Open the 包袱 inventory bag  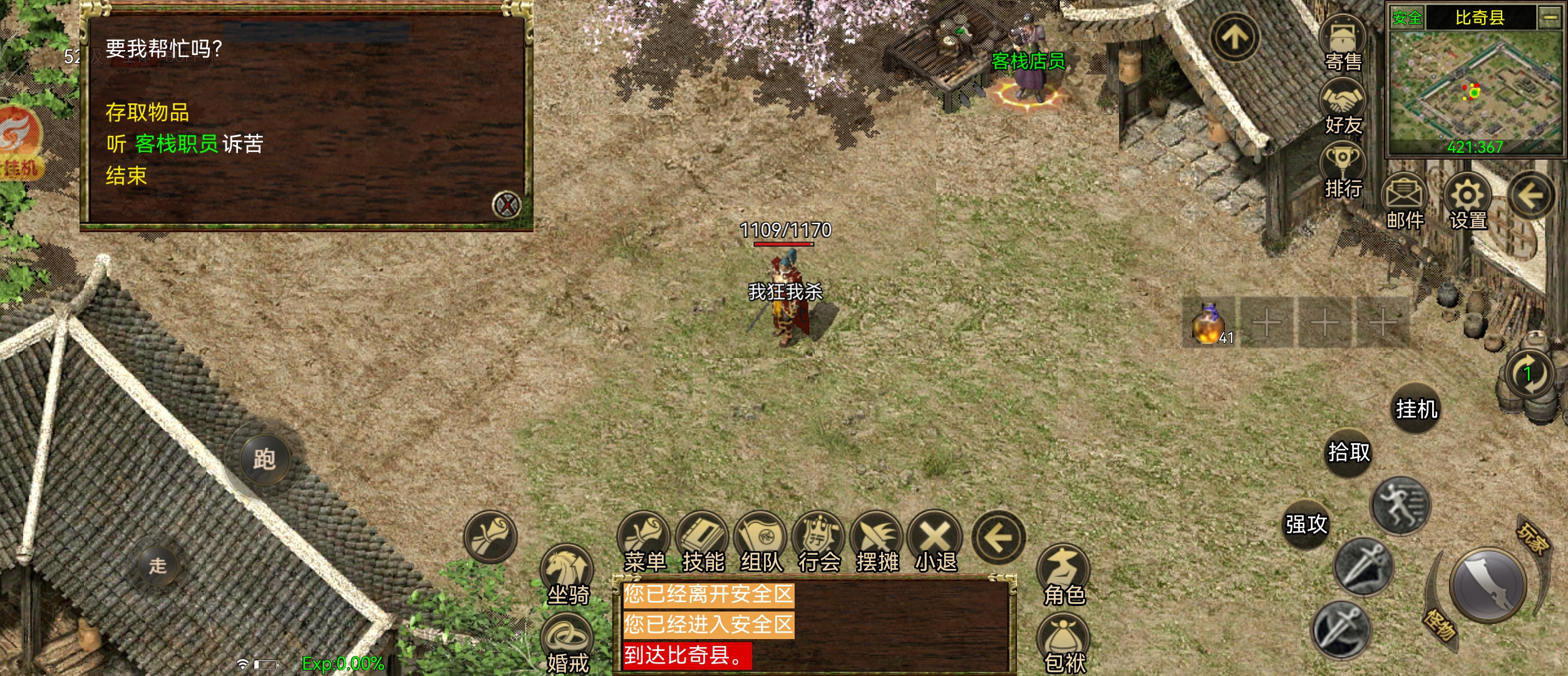[x=1064, y=645]
